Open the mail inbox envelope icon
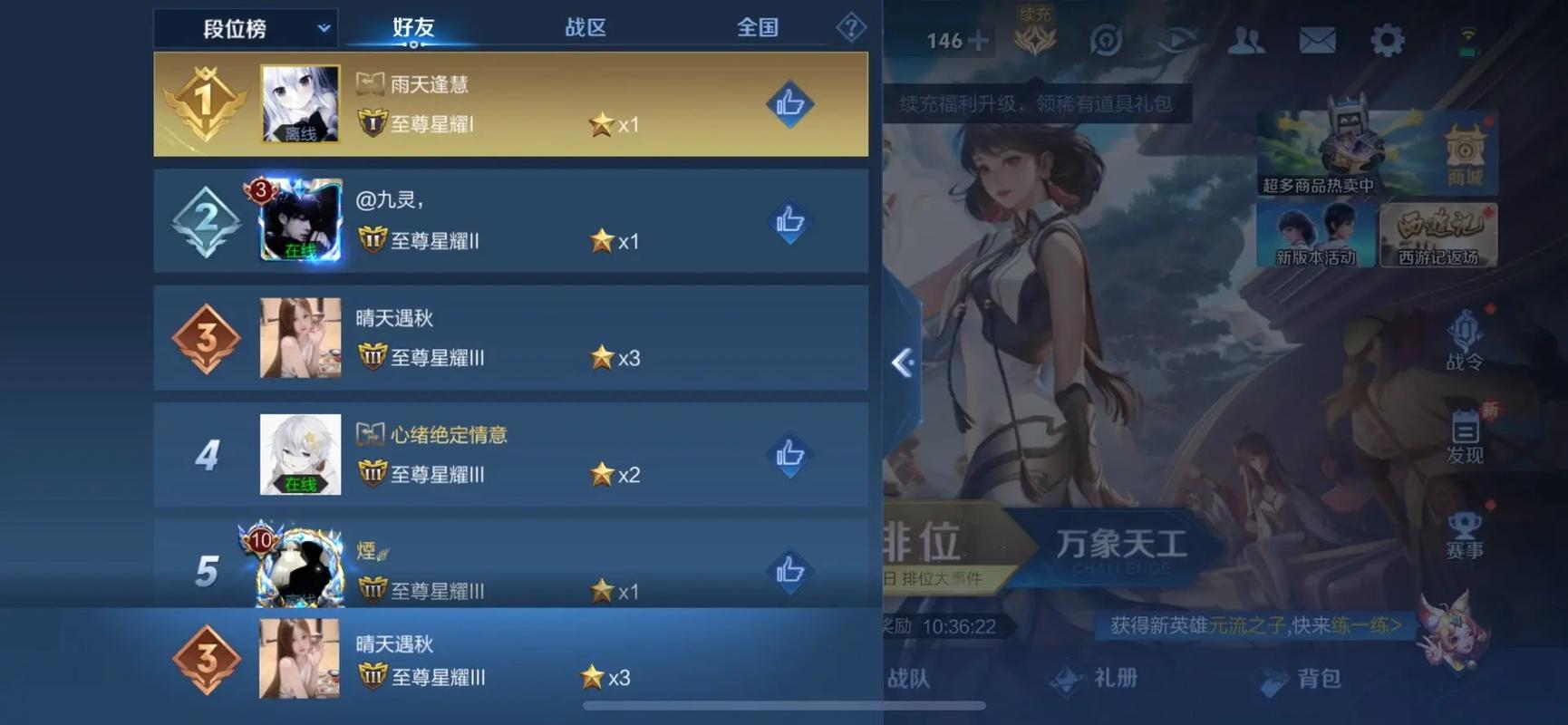This screenshot has width=1568, height=725. point(1317,40)
